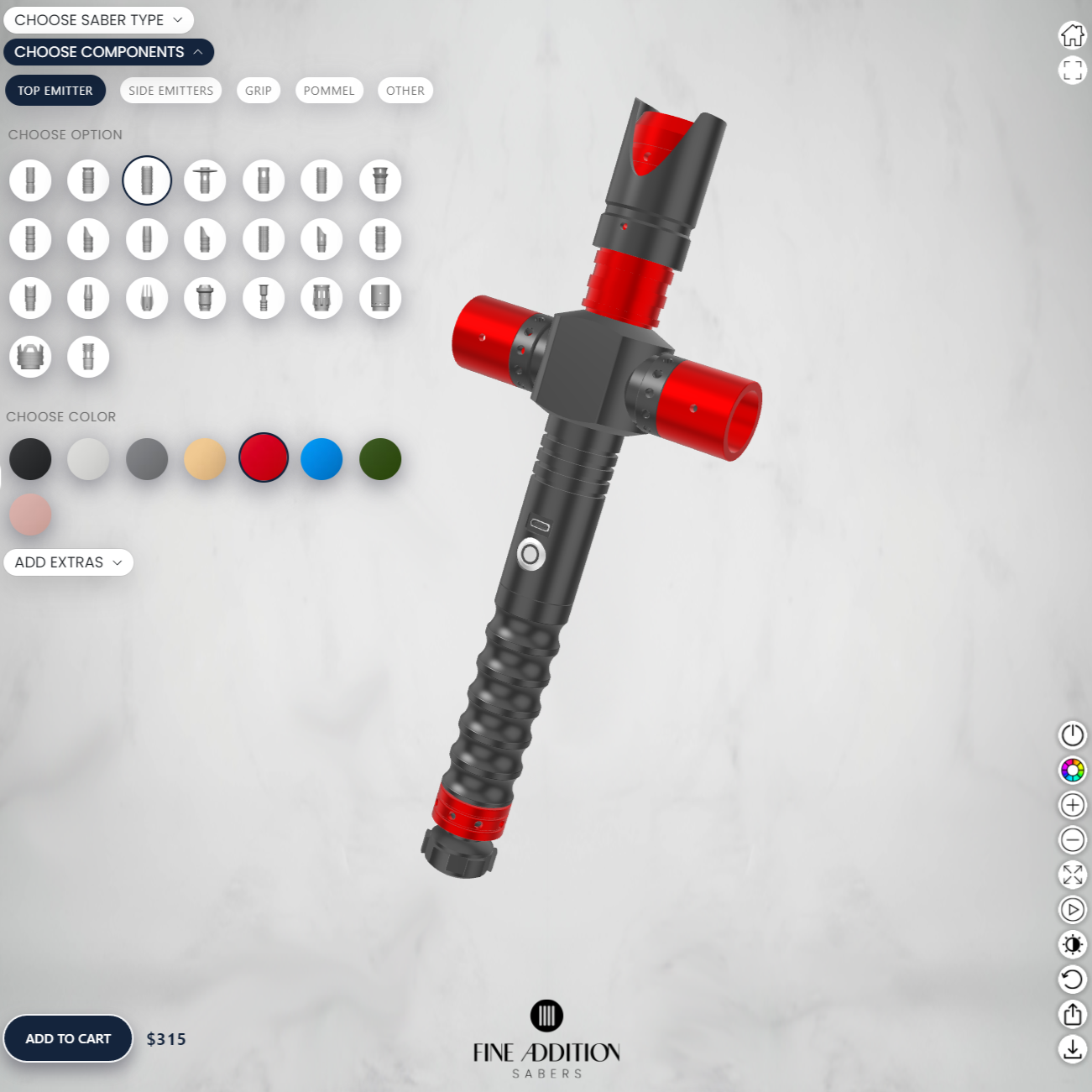Return home via the house icon
Screen dimensions: 1092x1092
[1072, 36]
